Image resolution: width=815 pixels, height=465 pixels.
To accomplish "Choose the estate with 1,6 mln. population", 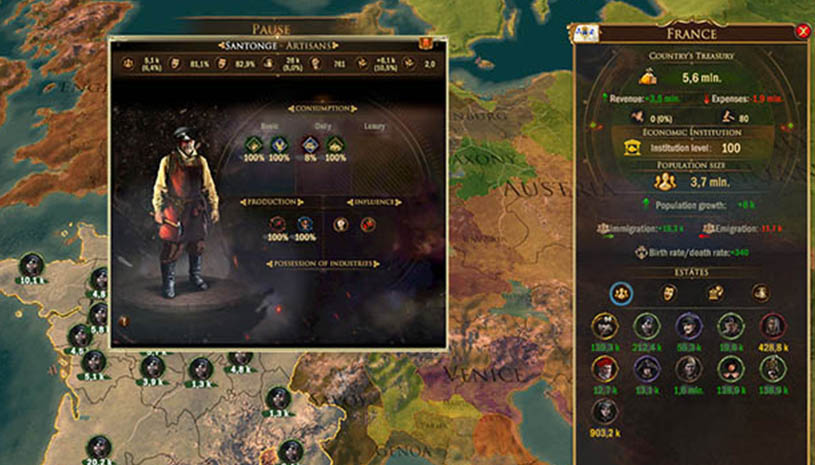I will 687,369.
